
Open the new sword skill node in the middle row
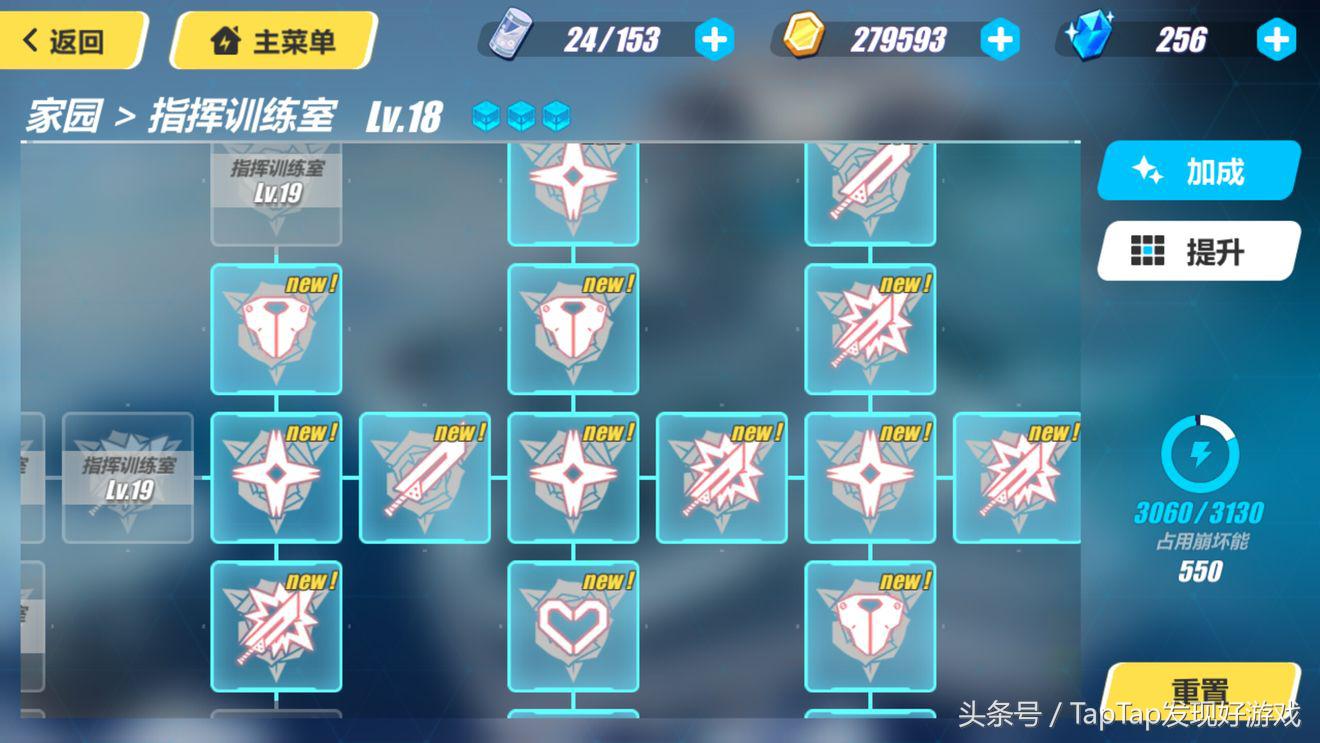[425, 477]
